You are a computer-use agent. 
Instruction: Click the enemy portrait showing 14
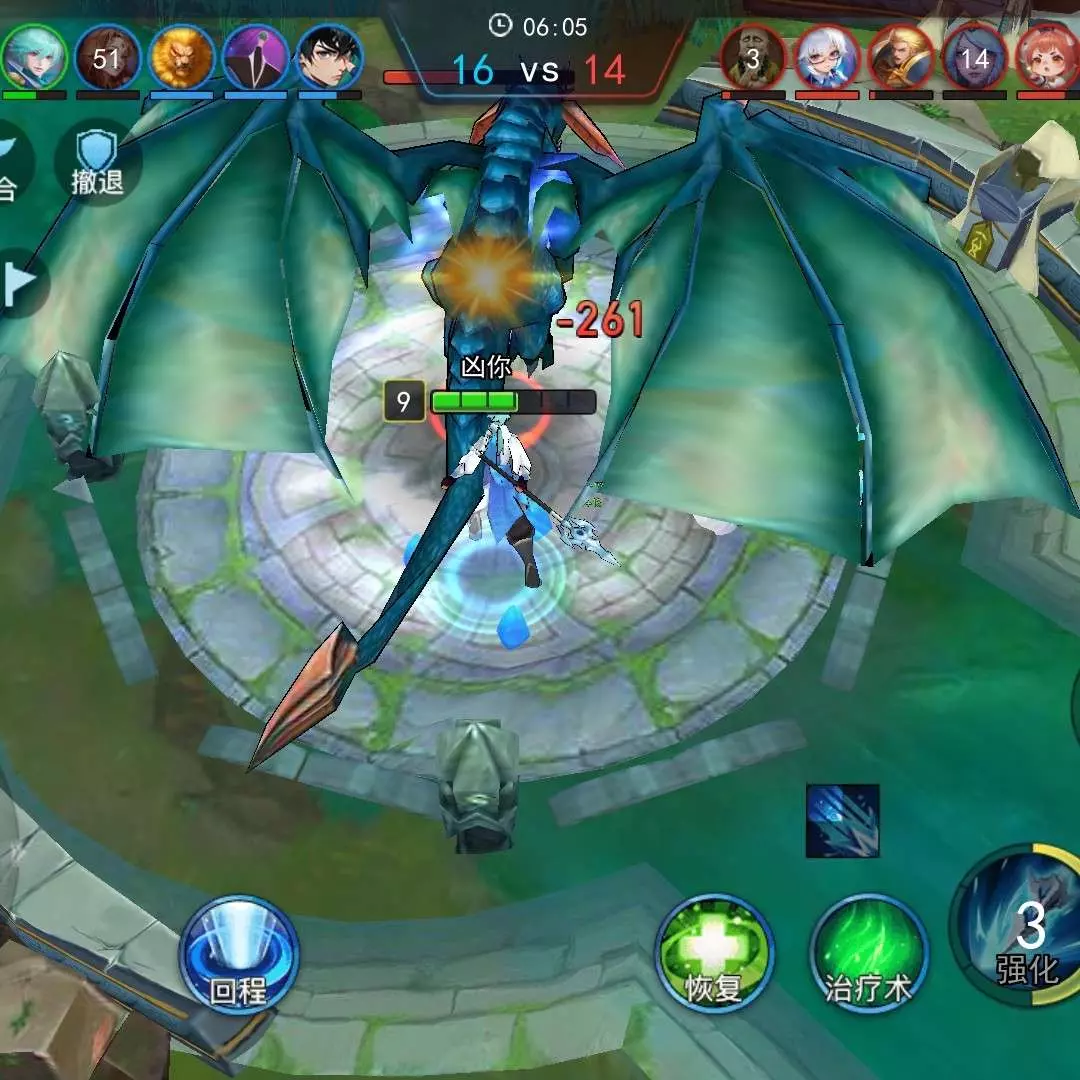pos(974,58)
